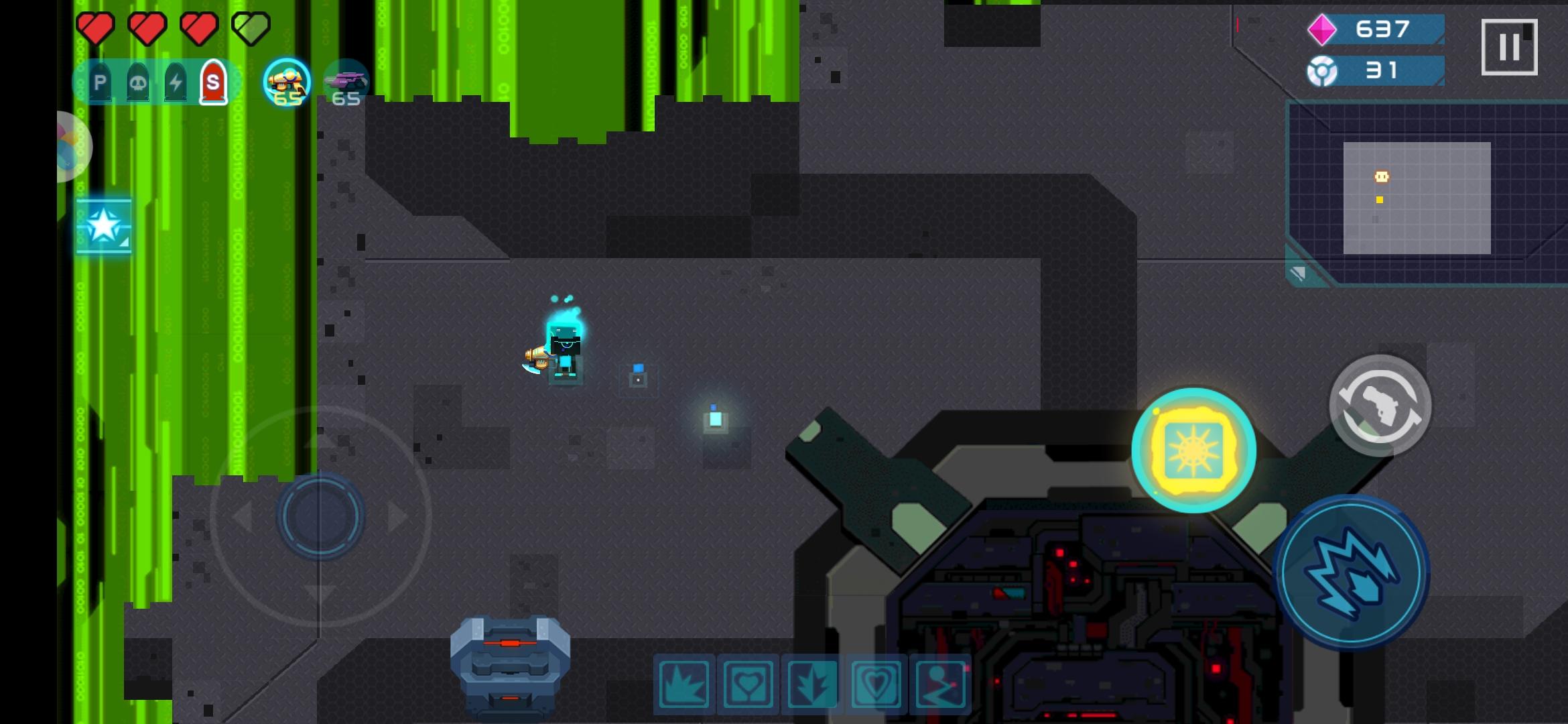The width and height of the screenshot is (1568, 724).
Task: Toggle the lightning bolt ammo type
Action: click(x=176, y=82)
